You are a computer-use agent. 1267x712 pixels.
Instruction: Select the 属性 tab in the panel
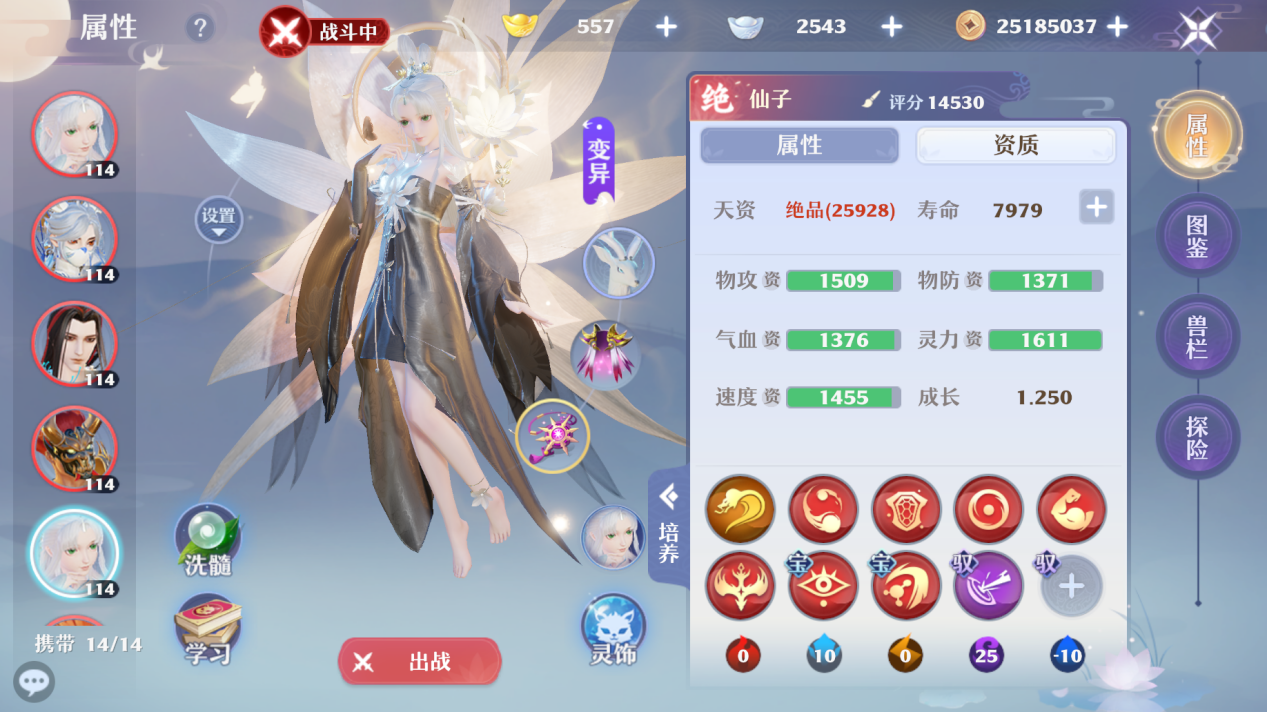tap(799, 146)
